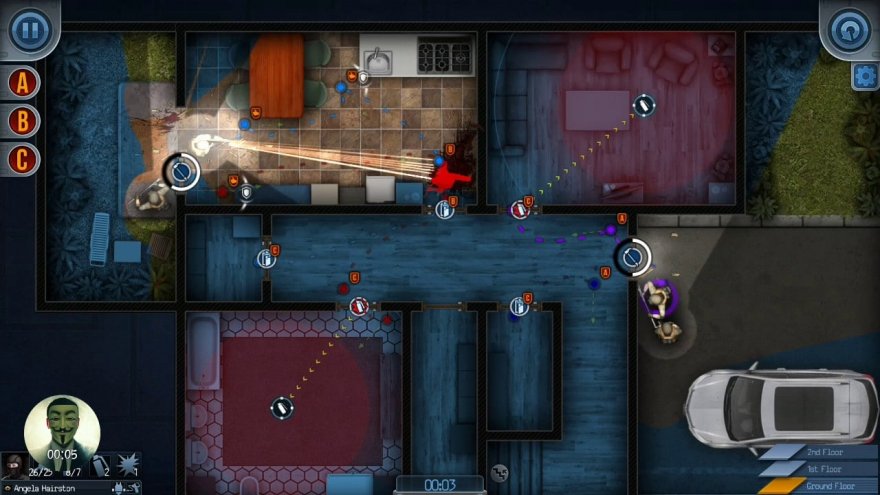
Task: Trigger go-code C
Action: [x=22, y=158]
